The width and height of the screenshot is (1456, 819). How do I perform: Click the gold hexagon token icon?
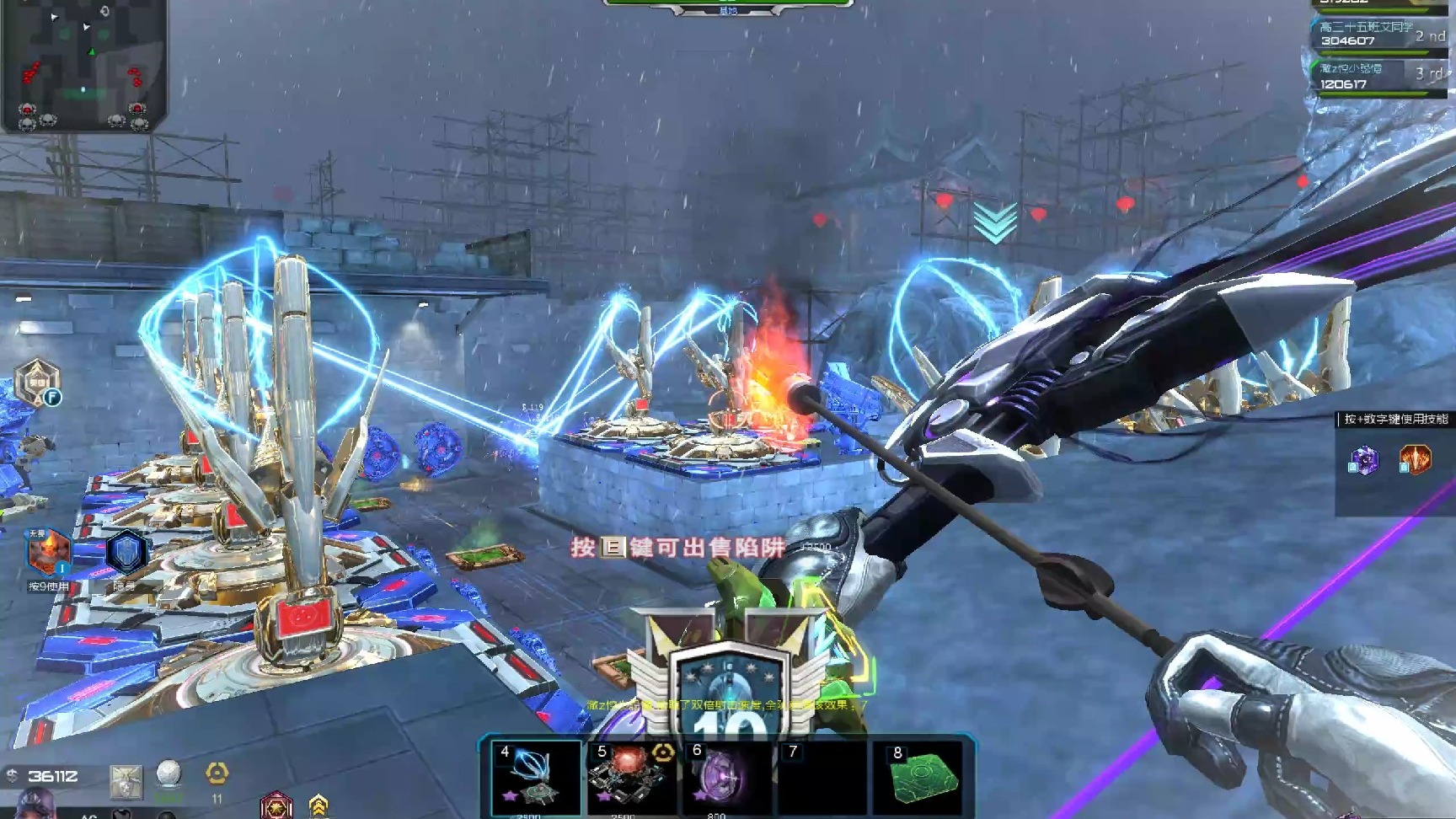click(x=217, y=773)
